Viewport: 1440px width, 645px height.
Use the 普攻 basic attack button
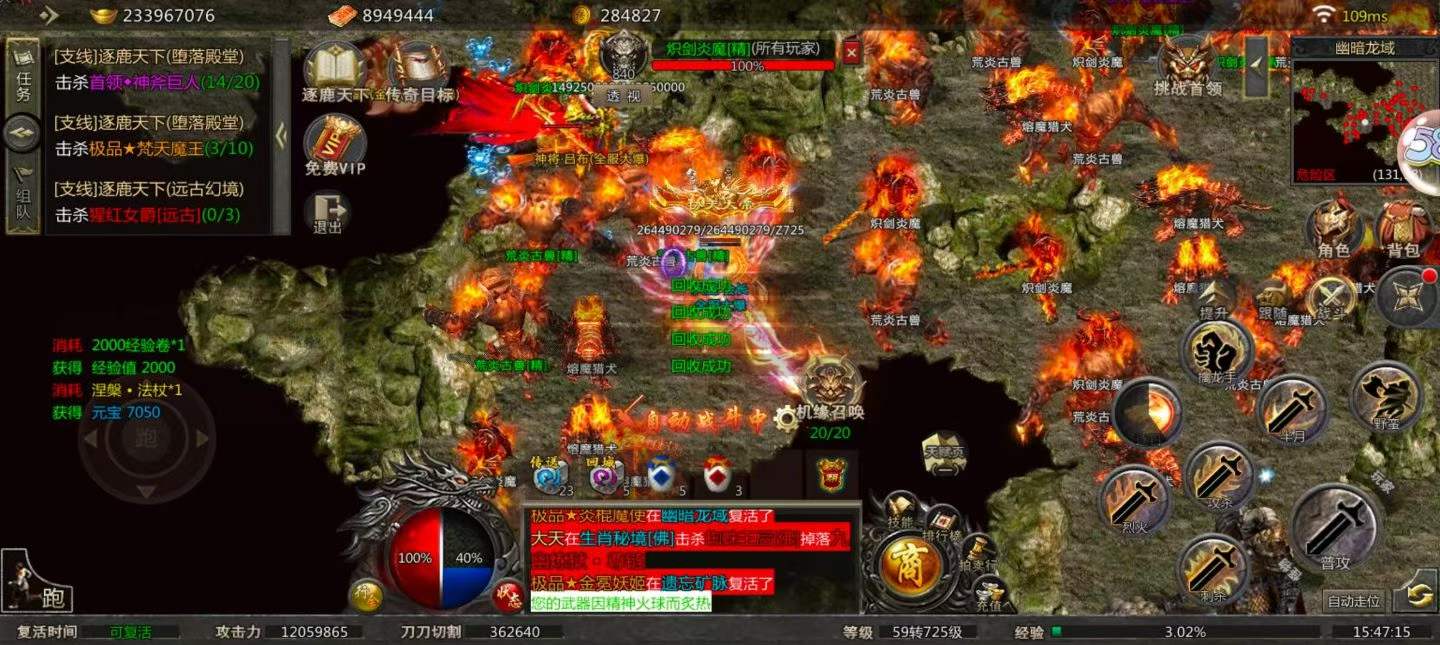coord(1335,525)
